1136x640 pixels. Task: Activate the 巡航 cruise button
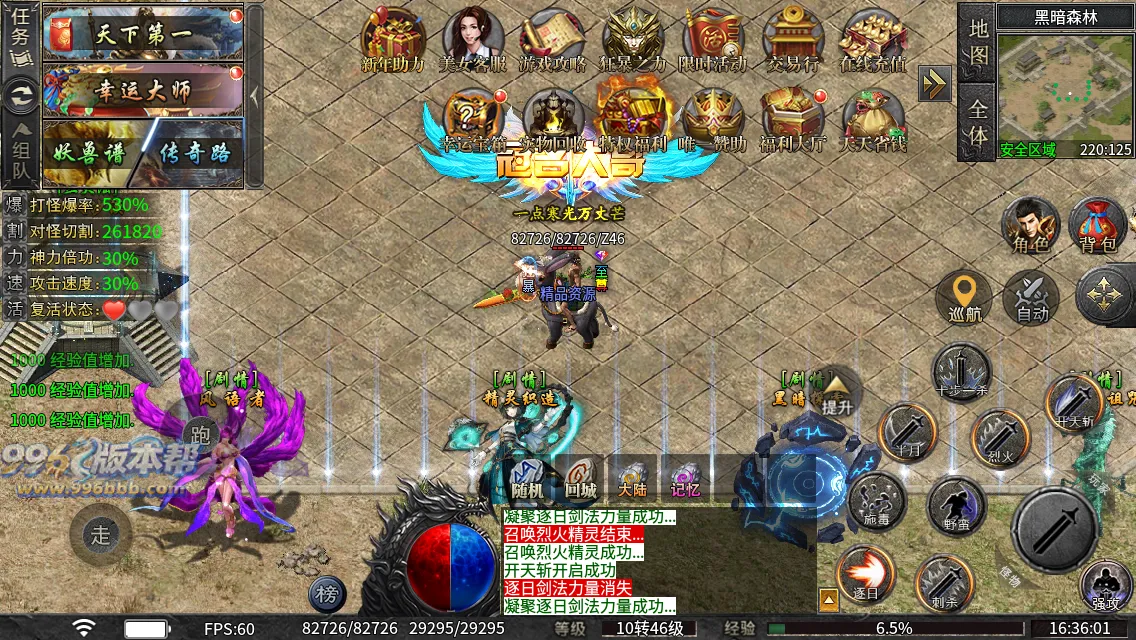tap(964, 297)
